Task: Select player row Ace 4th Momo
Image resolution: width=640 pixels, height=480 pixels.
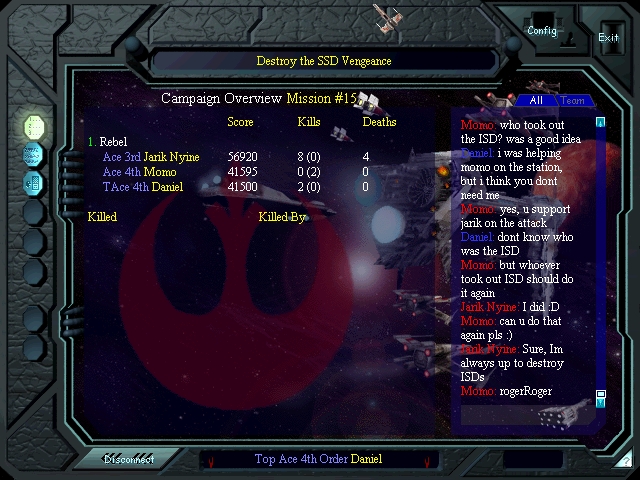Action: [139, 172]
